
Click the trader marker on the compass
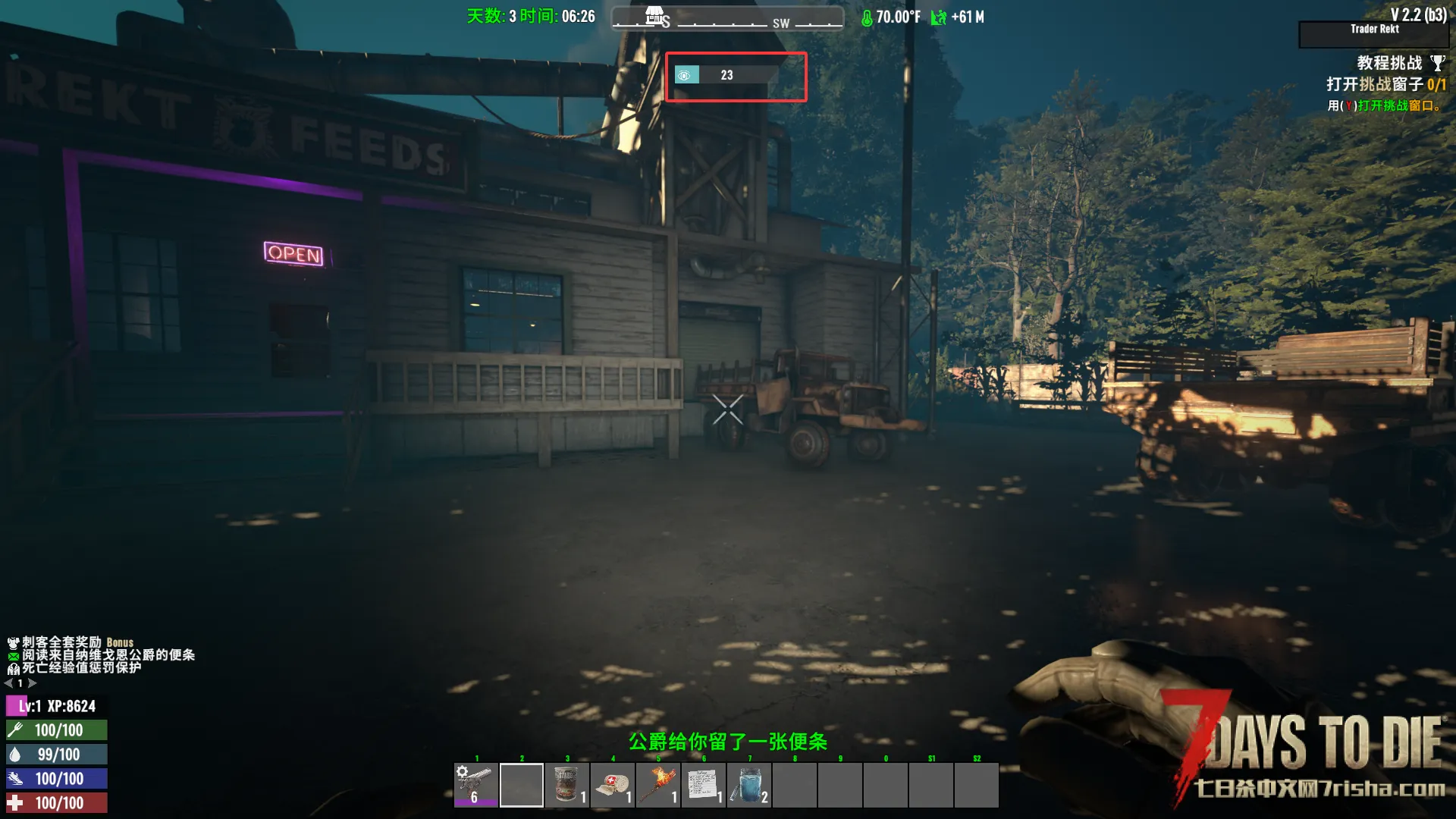tap(655, 16)
